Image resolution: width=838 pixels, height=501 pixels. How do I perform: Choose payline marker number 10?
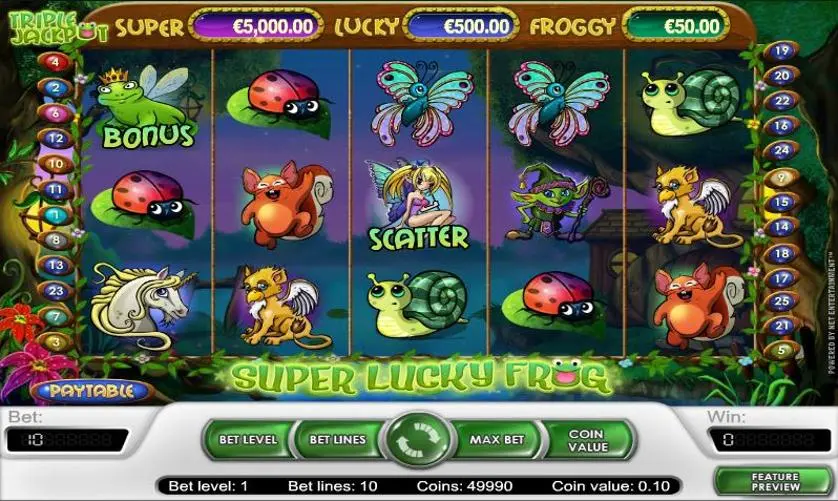point(56,163)
